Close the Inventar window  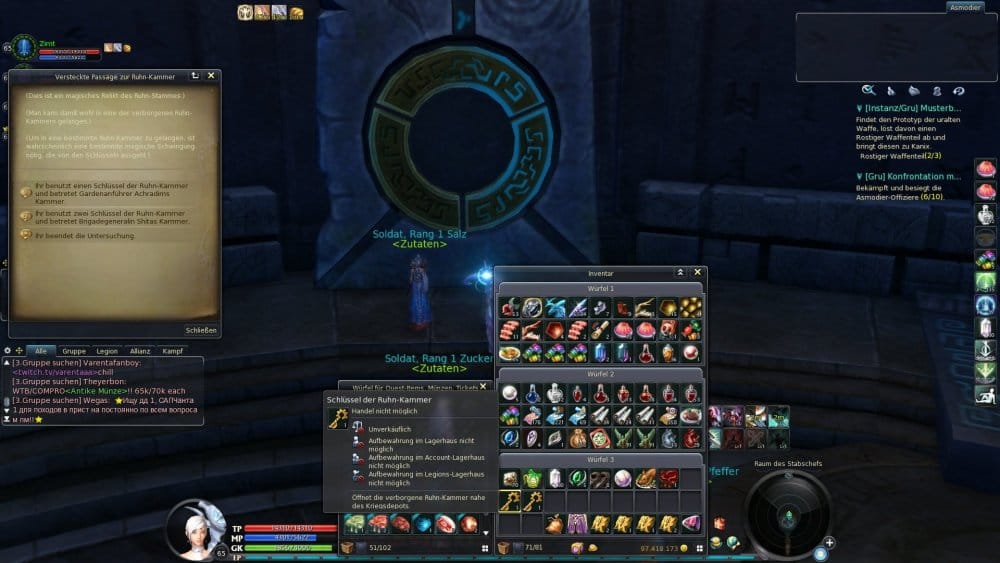tap(698, 272)
